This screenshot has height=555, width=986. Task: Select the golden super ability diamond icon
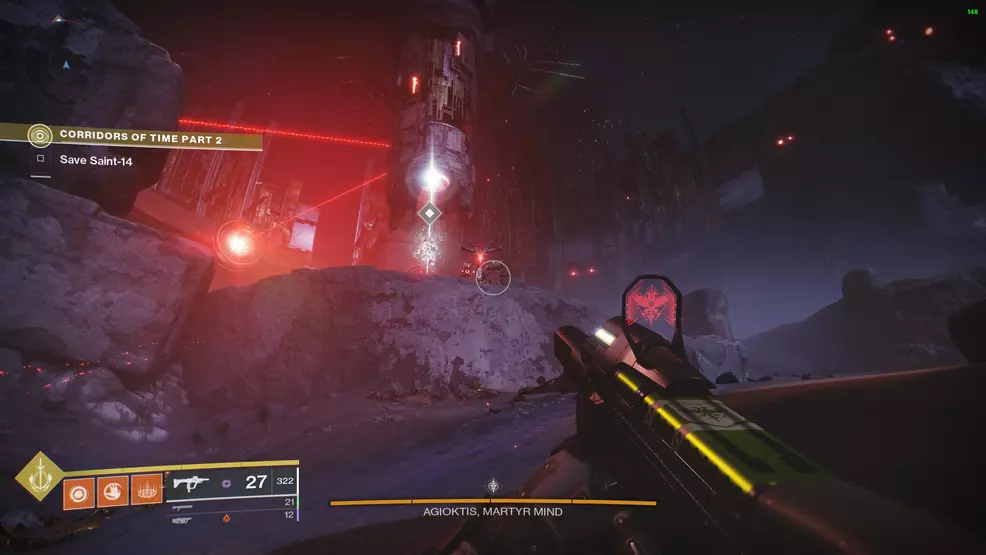39,476
